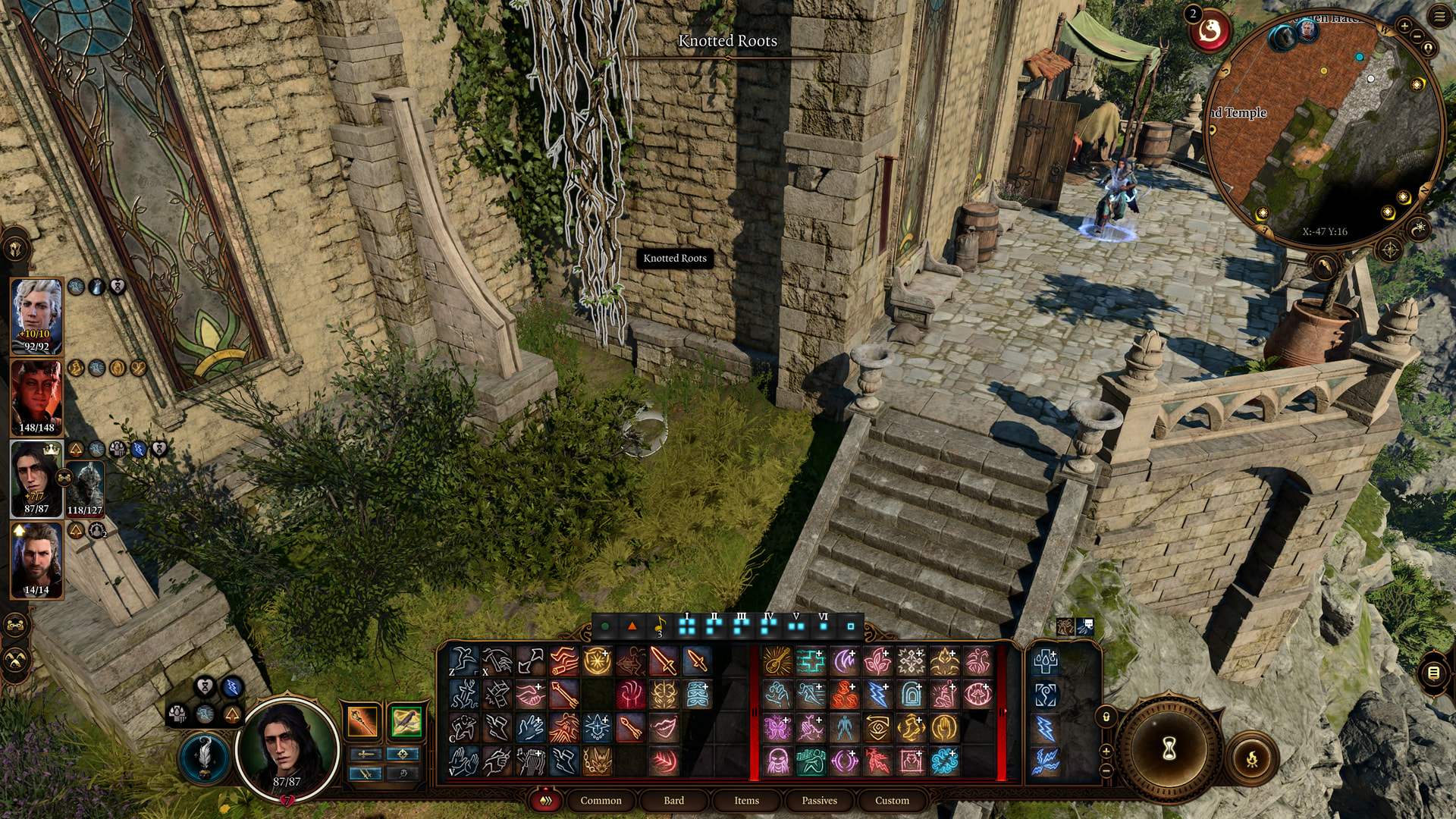Show the Passives hotbar tab

(819, 800)
